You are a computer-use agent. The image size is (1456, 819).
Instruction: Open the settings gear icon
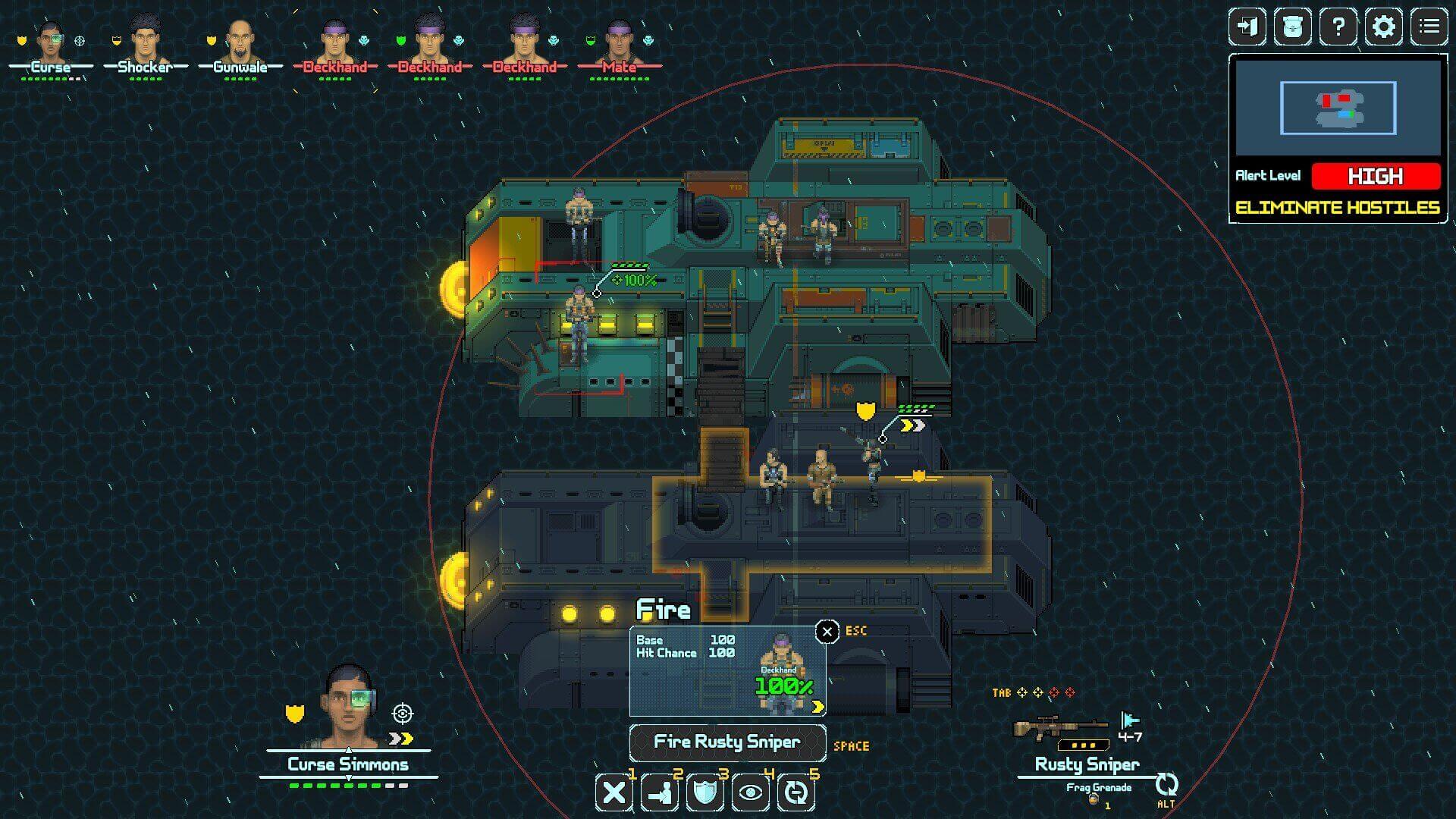click(1385, 27)
